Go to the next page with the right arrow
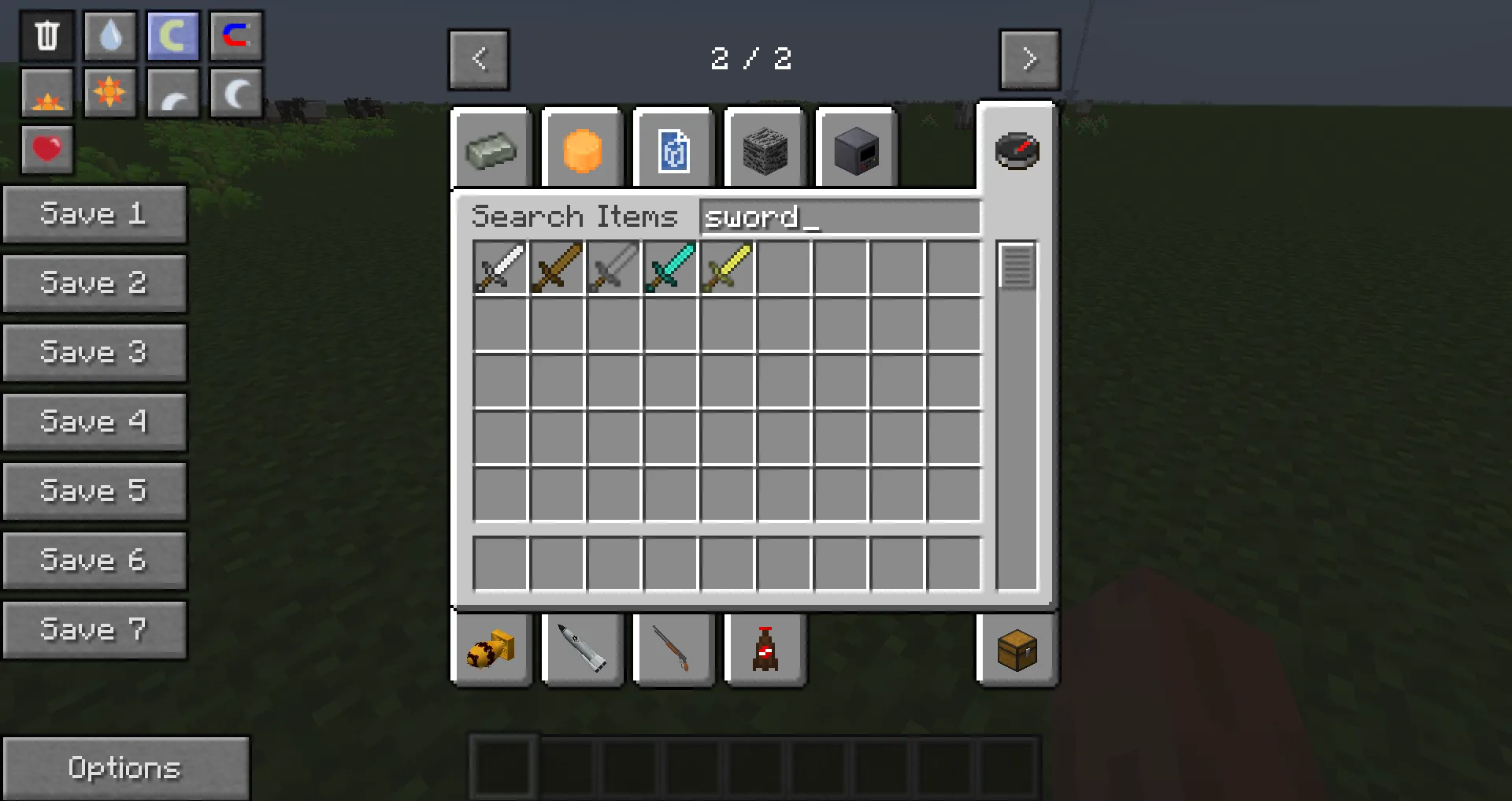 [1029, 59]
